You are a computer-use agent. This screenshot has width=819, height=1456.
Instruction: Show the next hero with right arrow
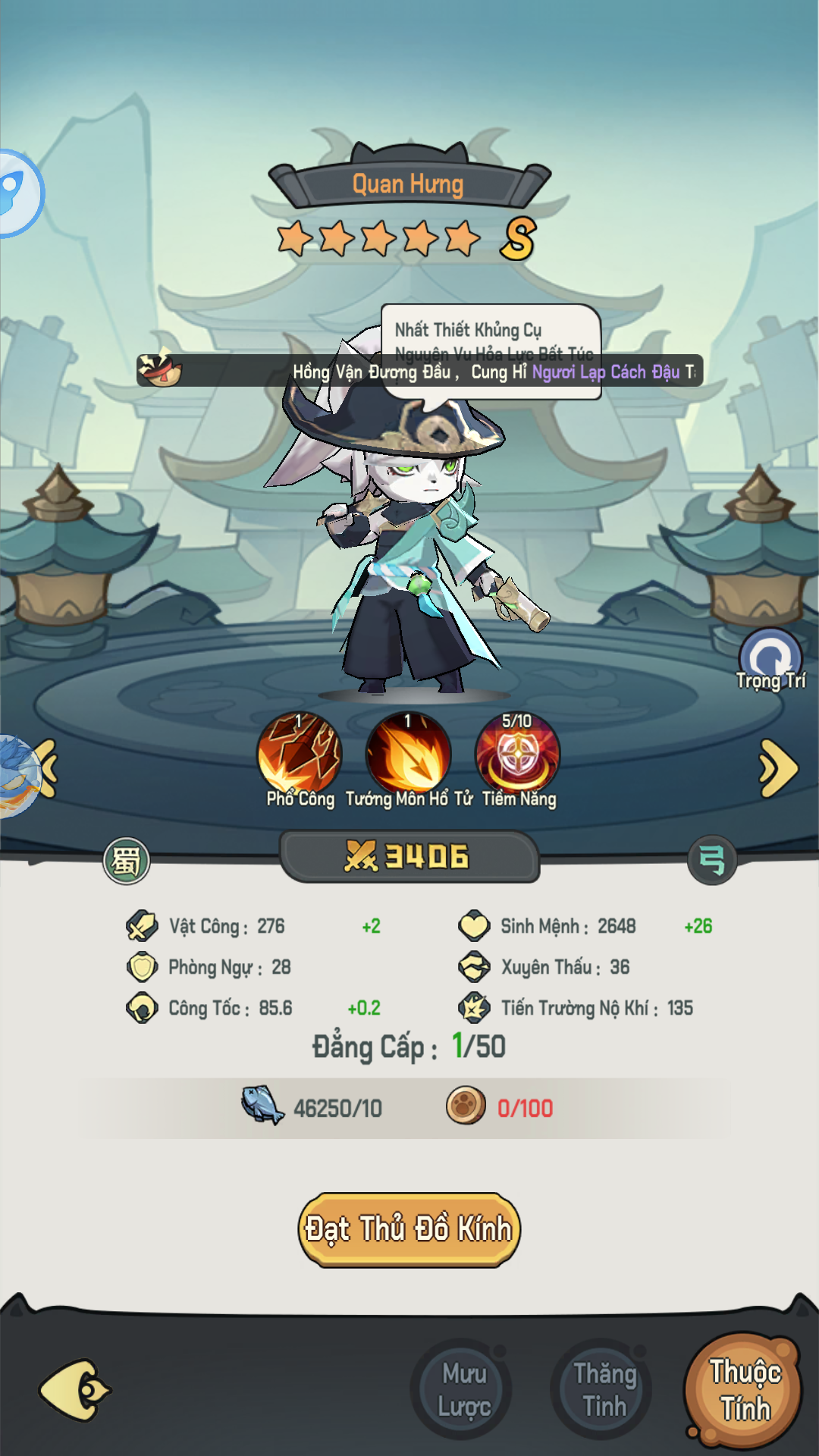pyautogui.click(x=778, y=768)
